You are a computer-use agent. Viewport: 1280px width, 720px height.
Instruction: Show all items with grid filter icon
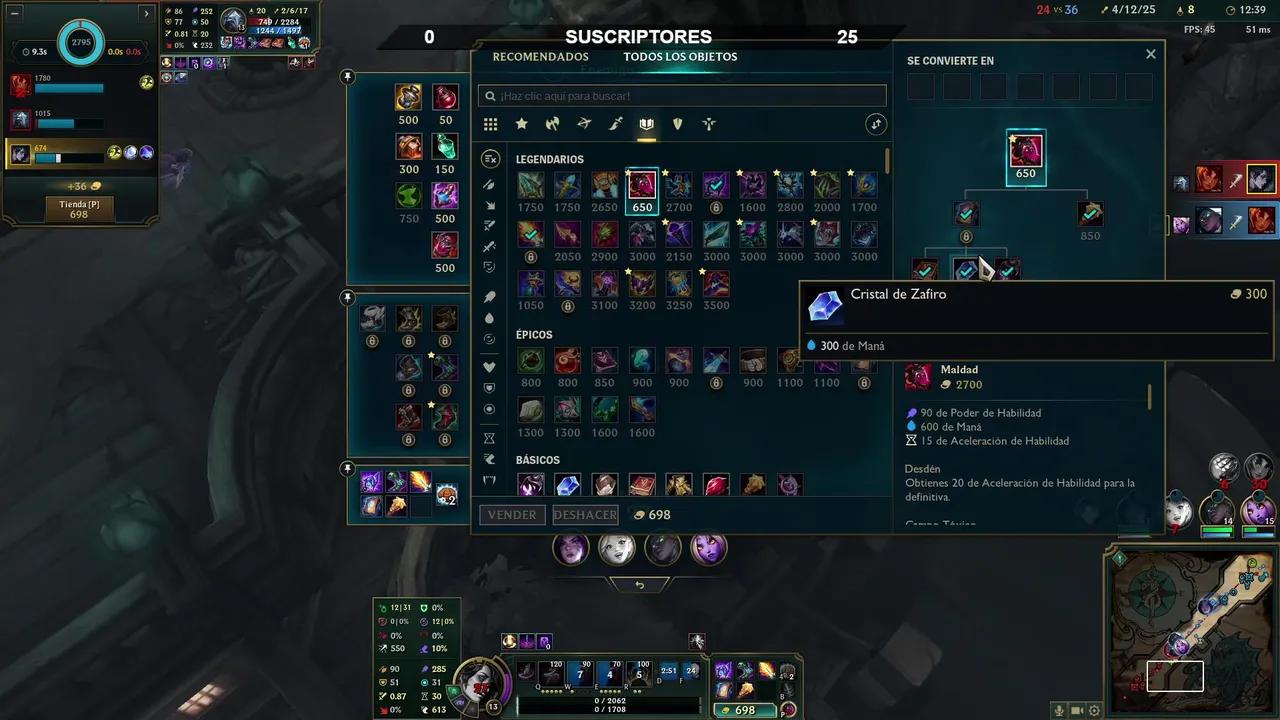[x=490, y=124]
